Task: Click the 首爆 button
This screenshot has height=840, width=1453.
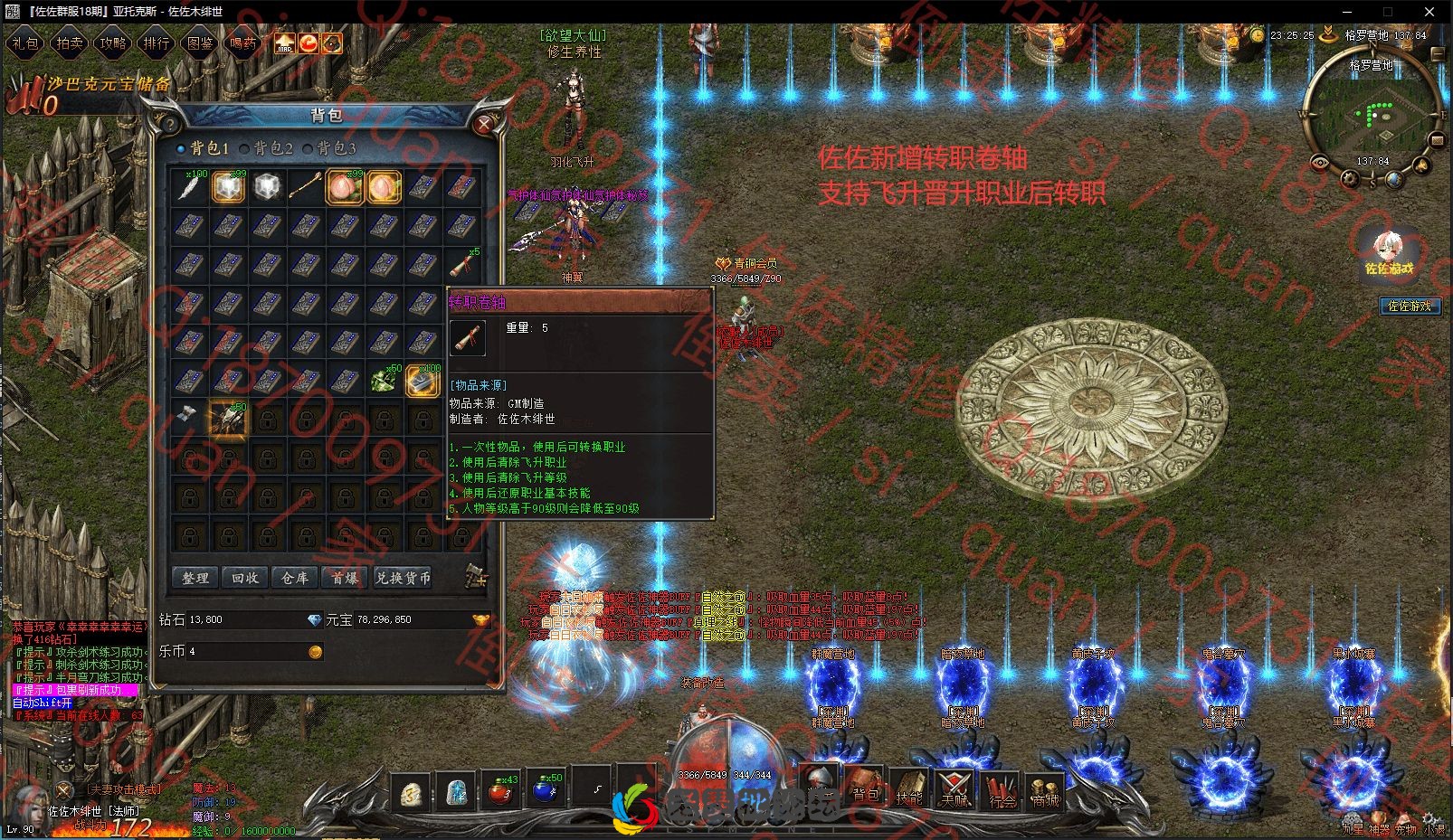Action: point(344,578)
